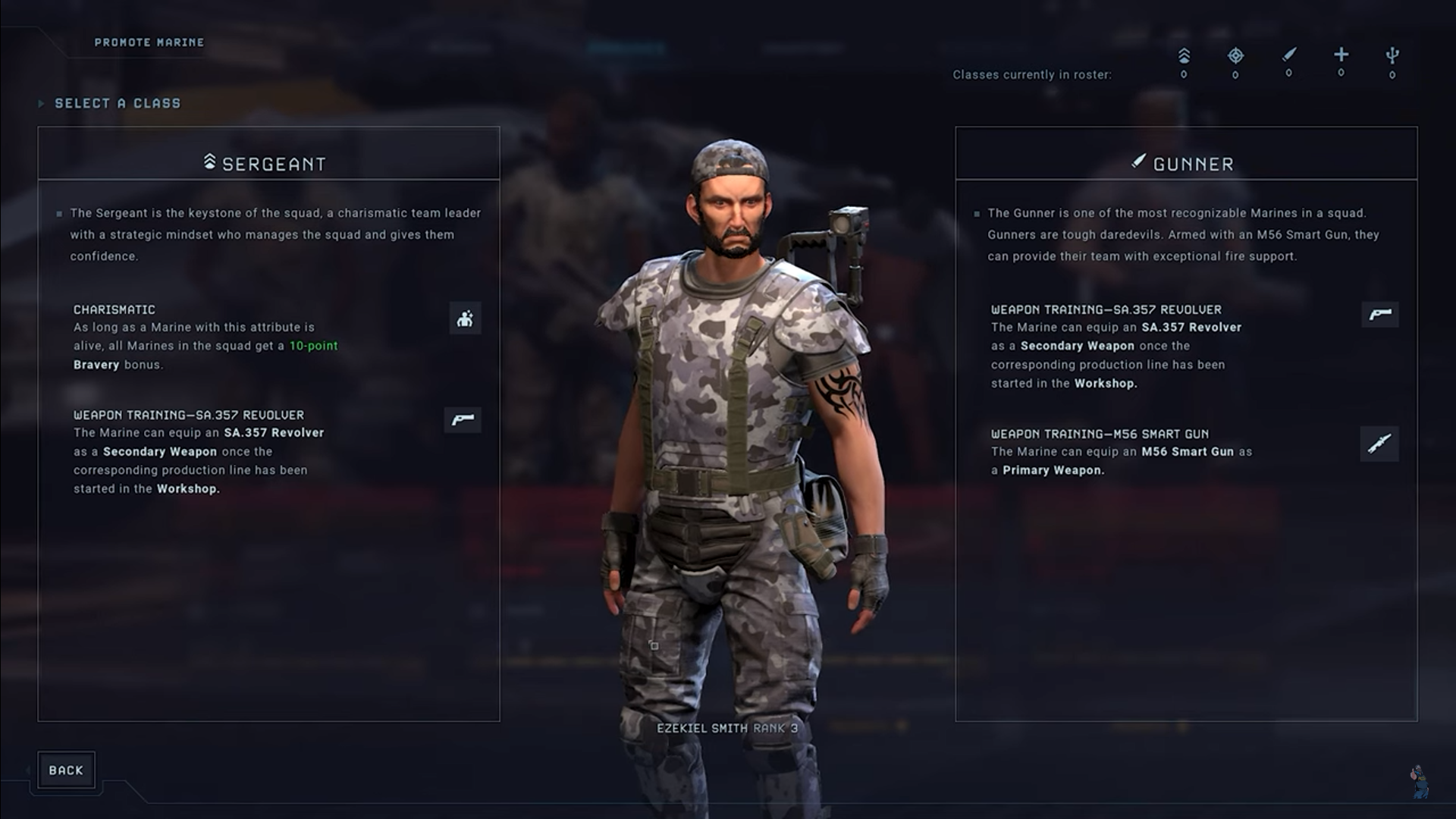The height and width of the screenshot is (819, 1456).
Task: Click Gunner's SA.357 Revolver training icon
Action: pos(1379,314)
